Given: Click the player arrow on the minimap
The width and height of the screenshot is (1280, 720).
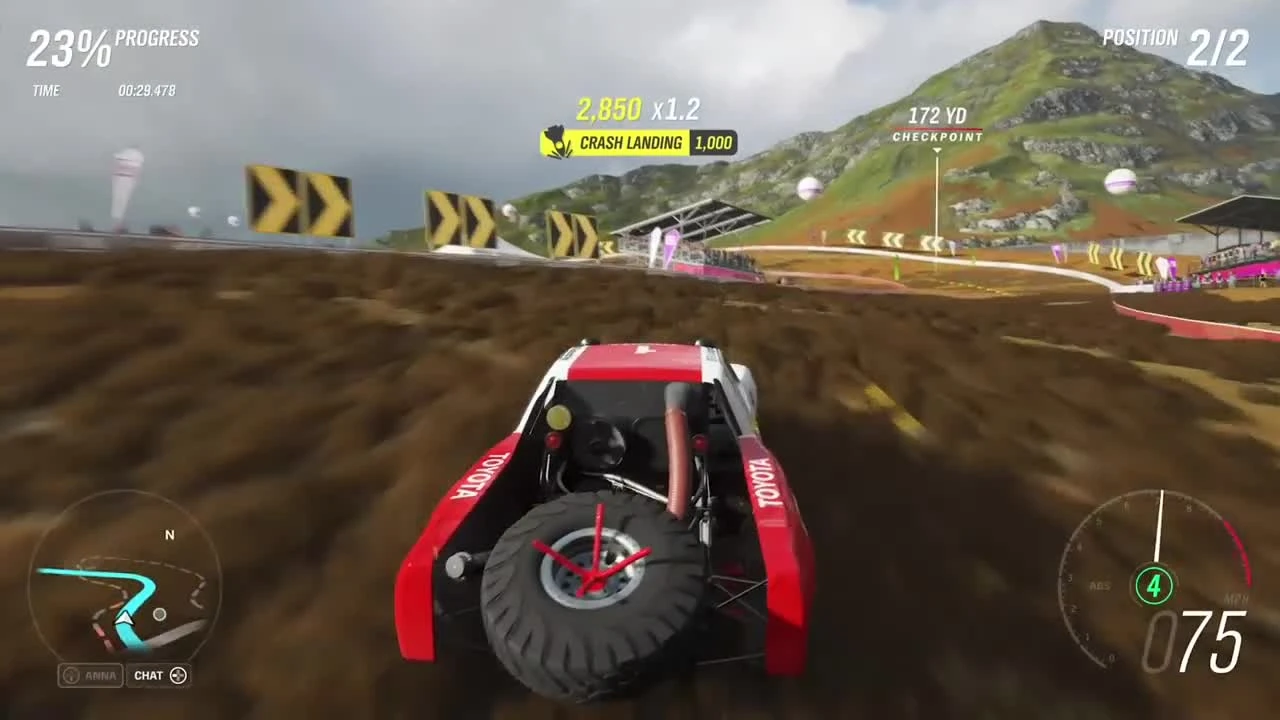Looking at the screenshot, I should click(126, 620).
